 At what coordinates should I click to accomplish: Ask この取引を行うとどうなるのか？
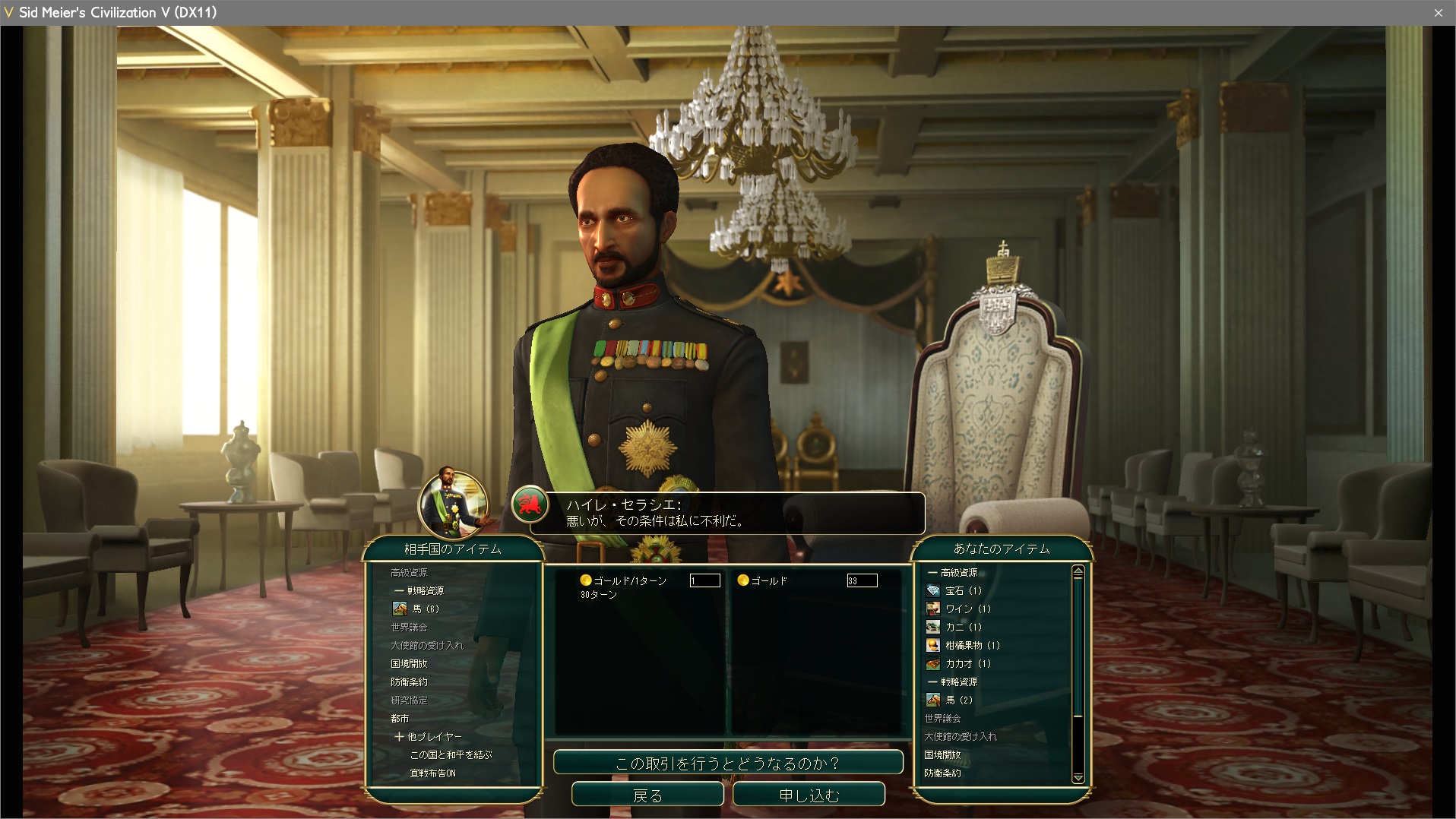point(727,763)
